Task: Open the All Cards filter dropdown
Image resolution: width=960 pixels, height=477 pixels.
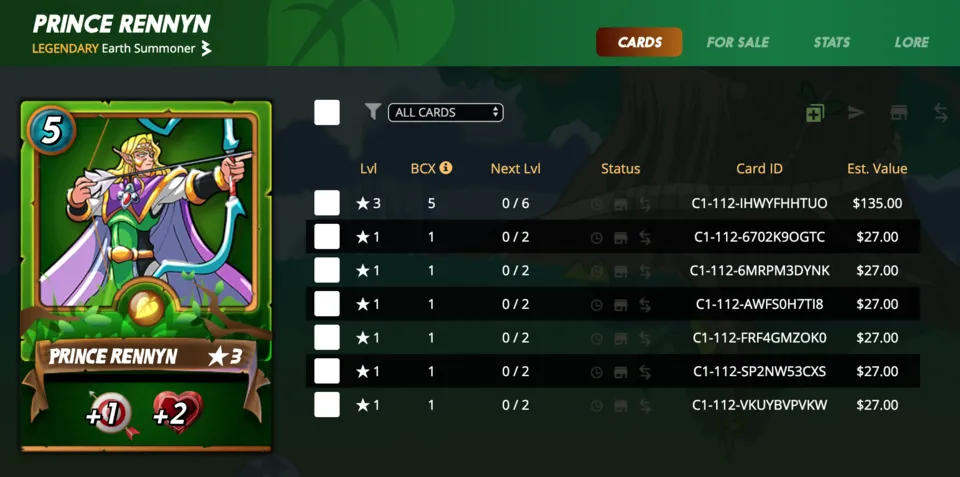Action: 445,113
